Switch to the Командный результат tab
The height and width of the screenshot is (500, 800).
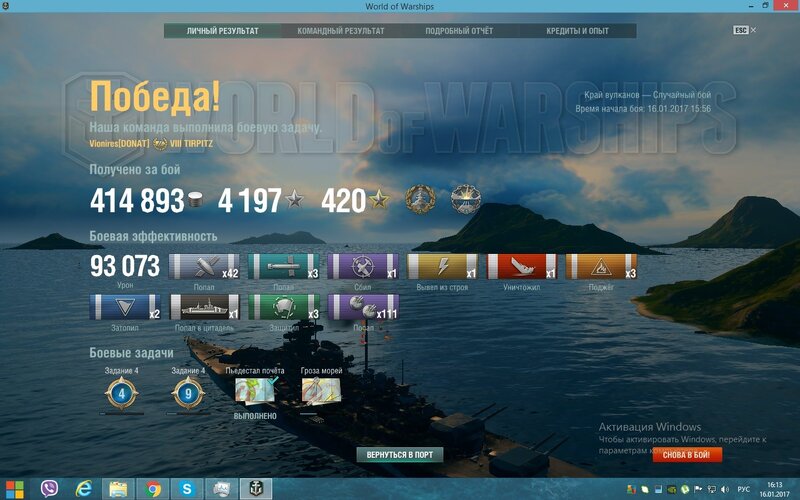pos(340,31)
